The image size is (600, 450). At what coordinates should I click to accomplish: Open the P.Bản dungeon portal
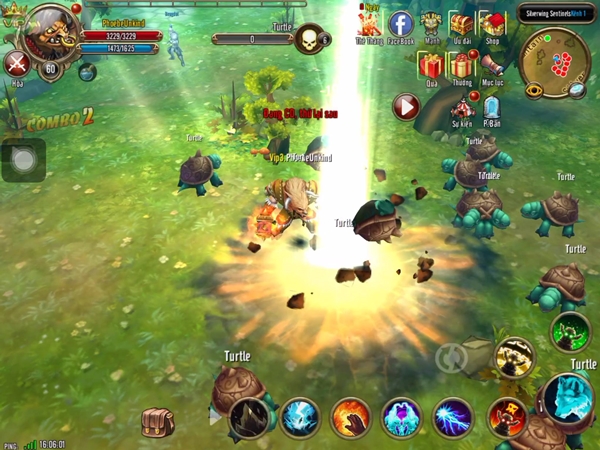click(491, 107)
